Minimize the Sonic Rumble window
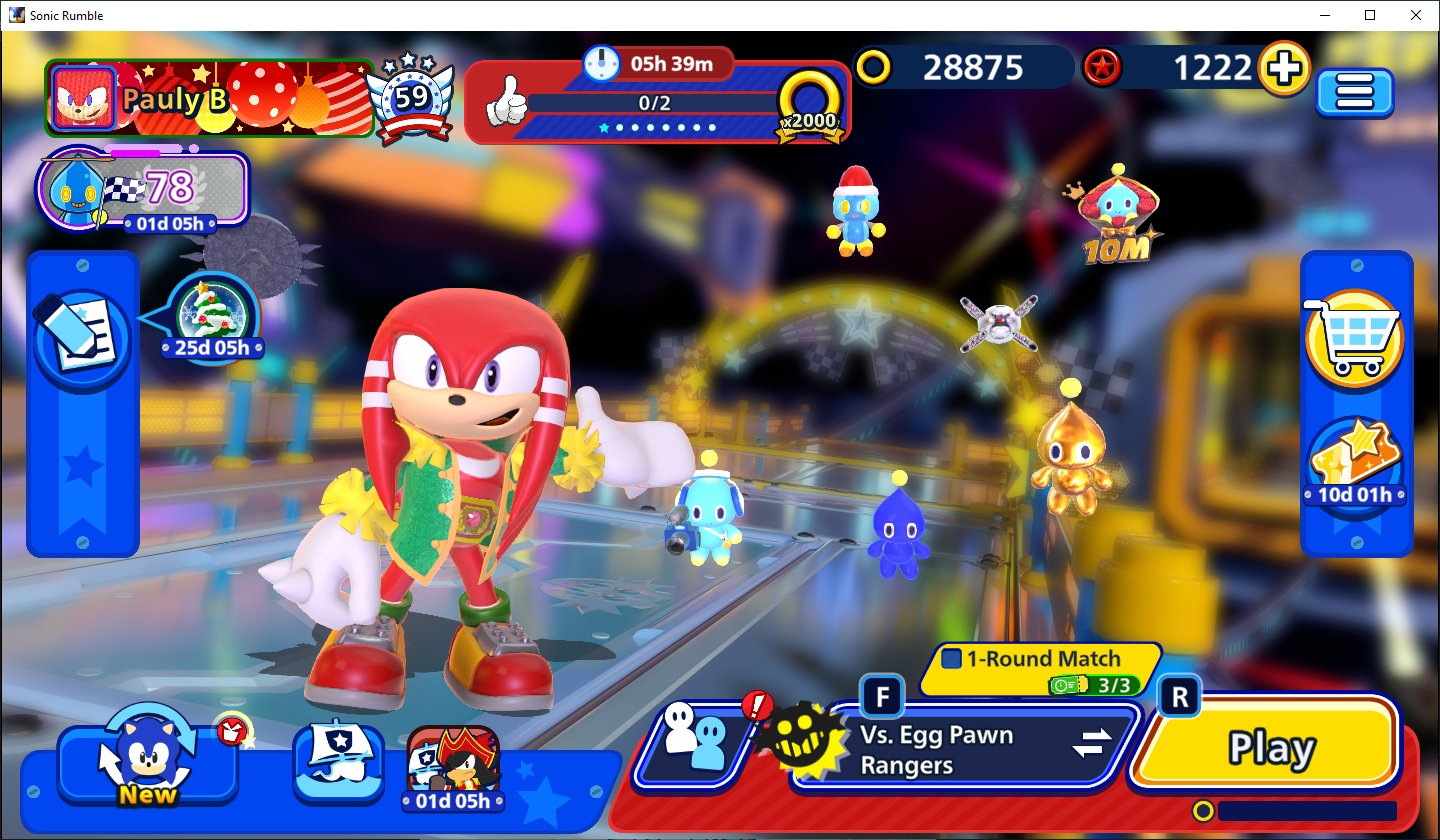 click(1324, 15)
